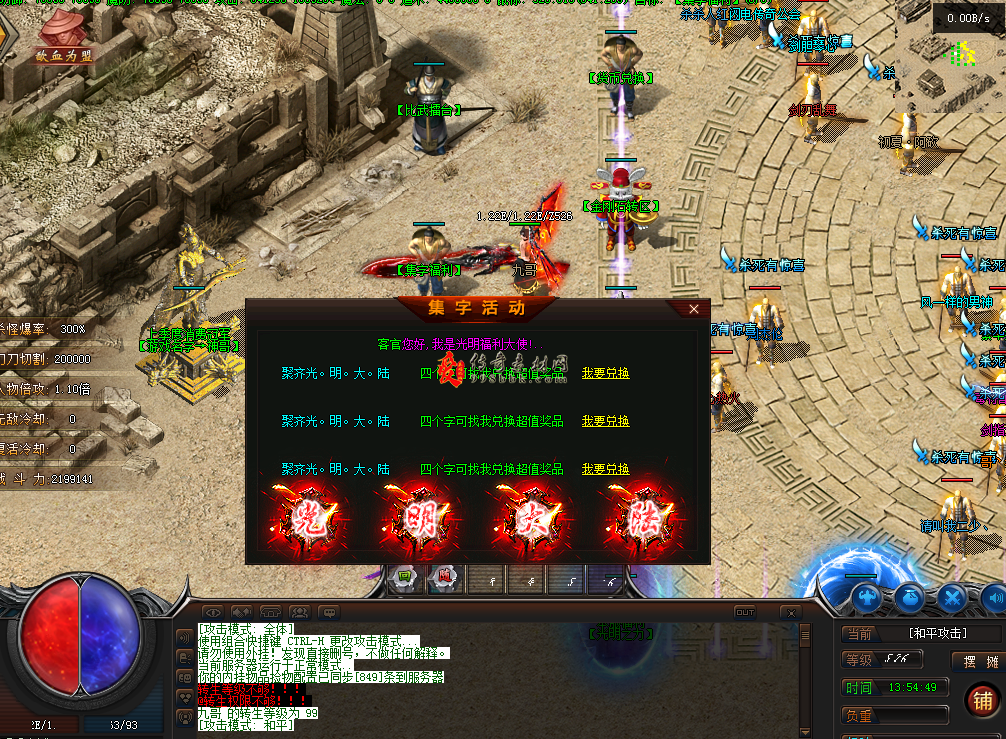
Task: Click 我要兑换 link in the last row
Action: [x=605, y=469]
